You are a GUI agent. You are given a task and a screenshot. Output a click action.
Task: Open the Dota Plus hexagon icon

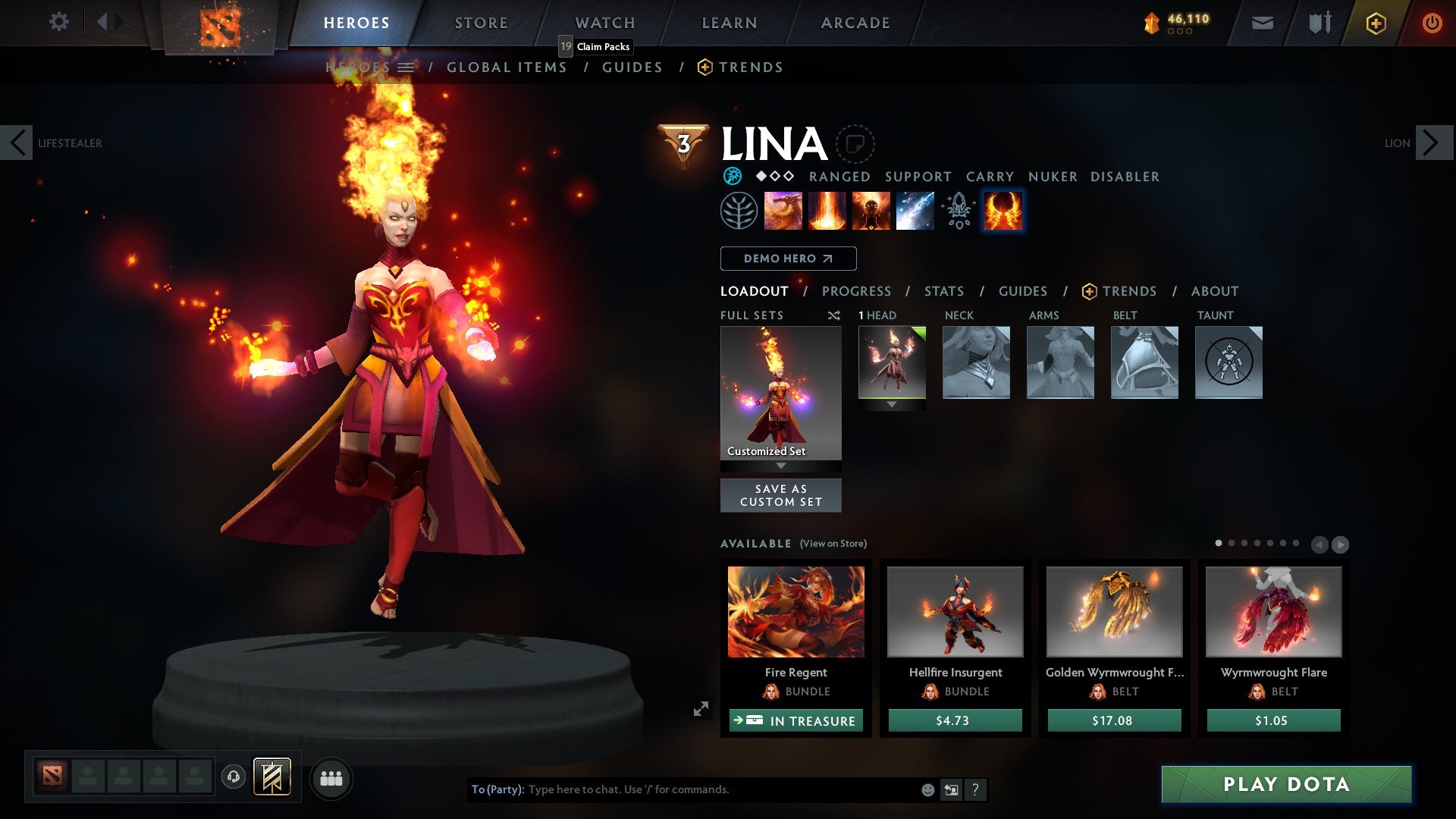point(1376,23)
